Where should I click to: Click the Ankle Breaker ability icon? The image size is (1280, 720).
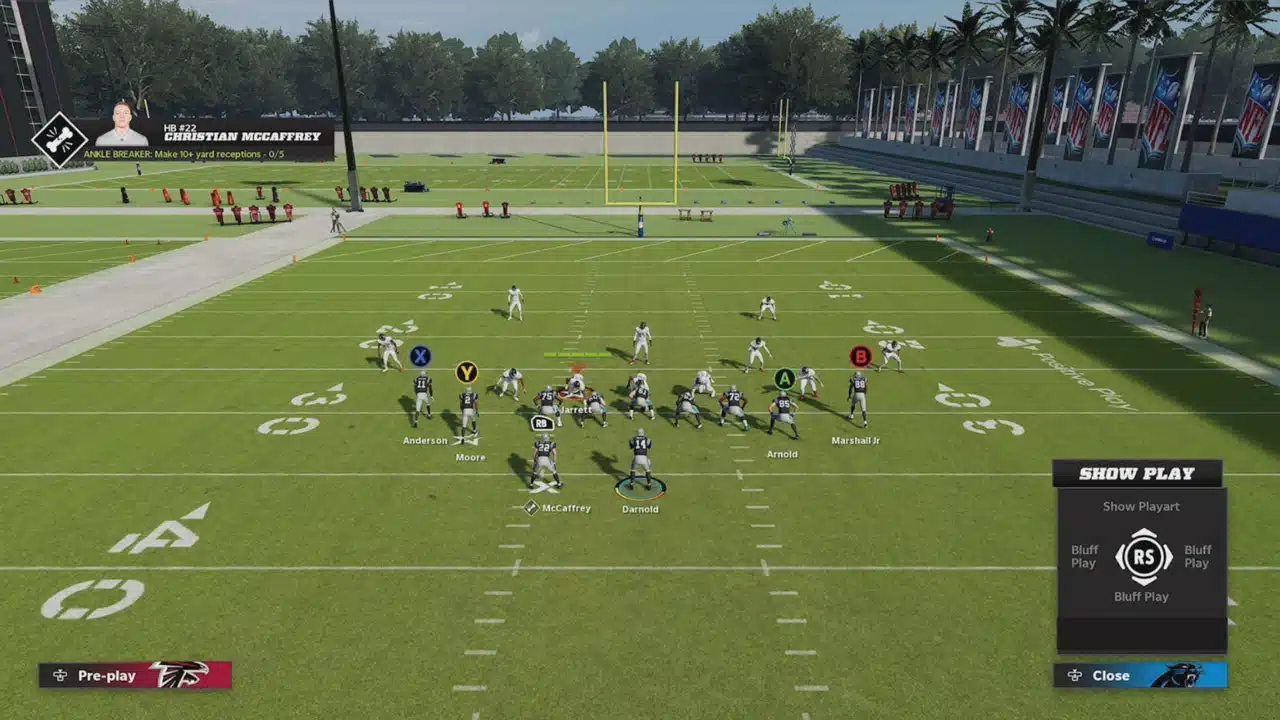pos(59,139)
